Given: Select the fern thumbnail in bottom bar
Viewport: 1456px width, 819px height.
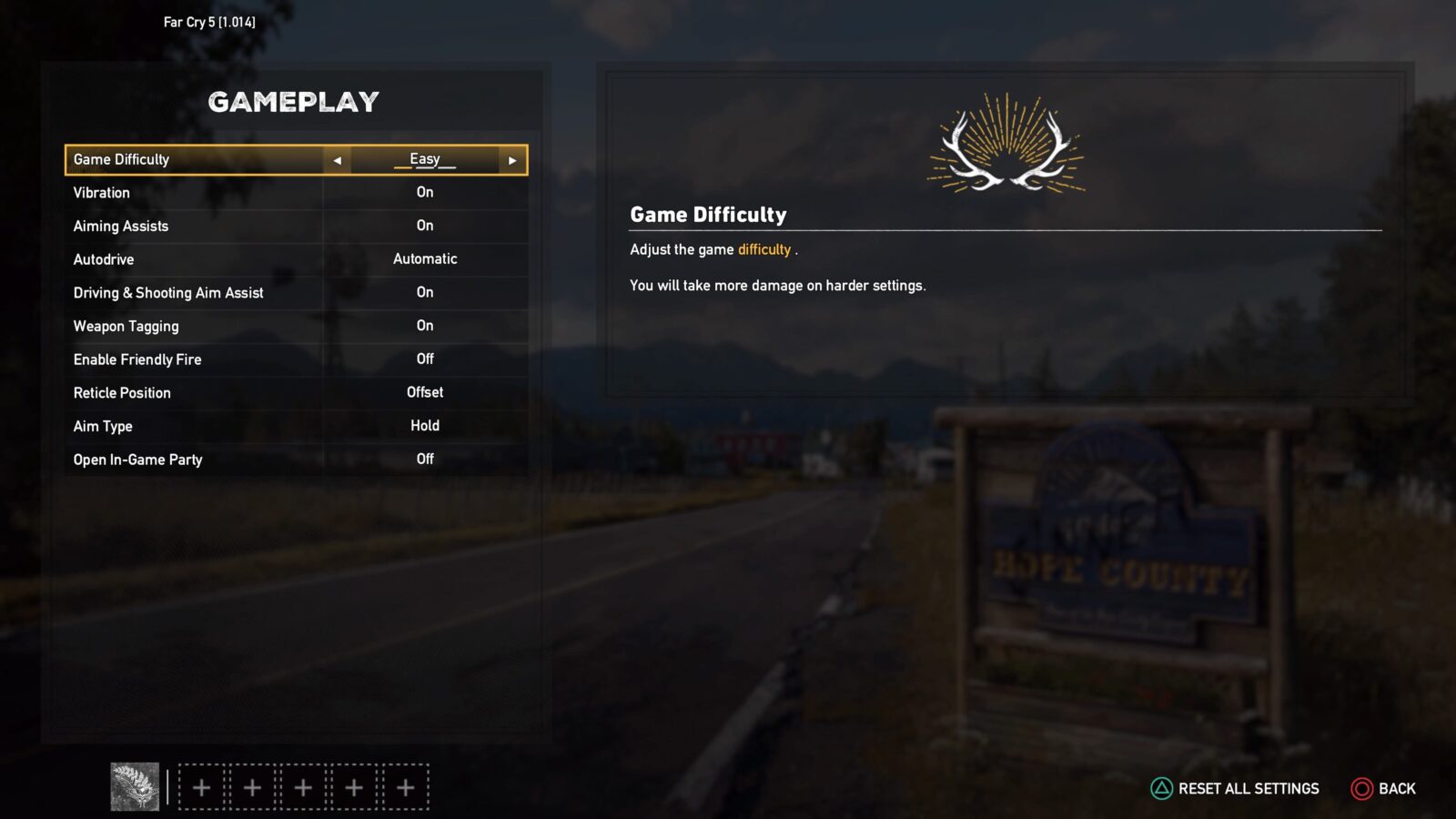Looking at the screenshot, I should click(x=133, y=786).
